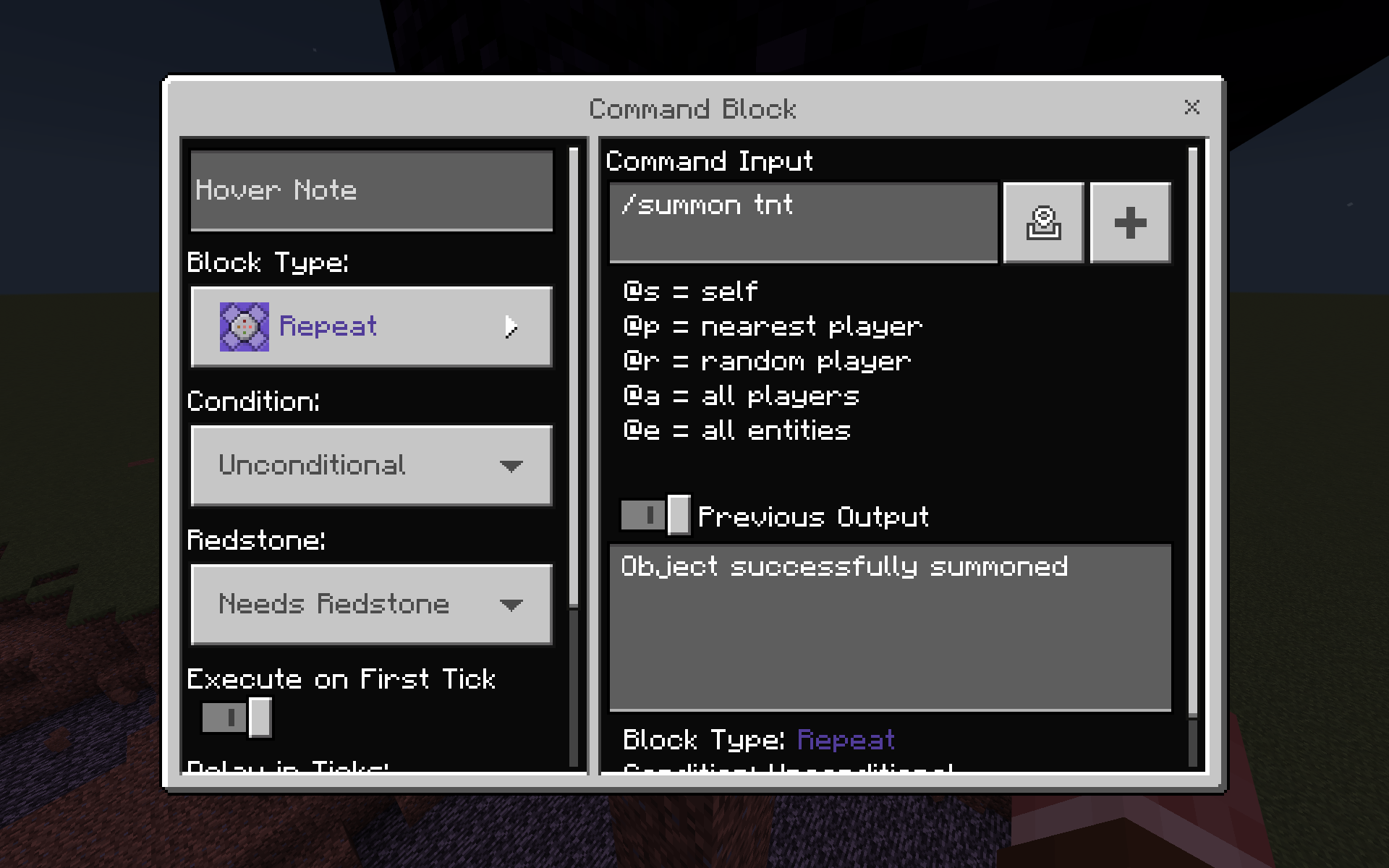Click the plus icon to add command
The height and width of the screenshot is (868, 1389).
(x=1130, y=222)
